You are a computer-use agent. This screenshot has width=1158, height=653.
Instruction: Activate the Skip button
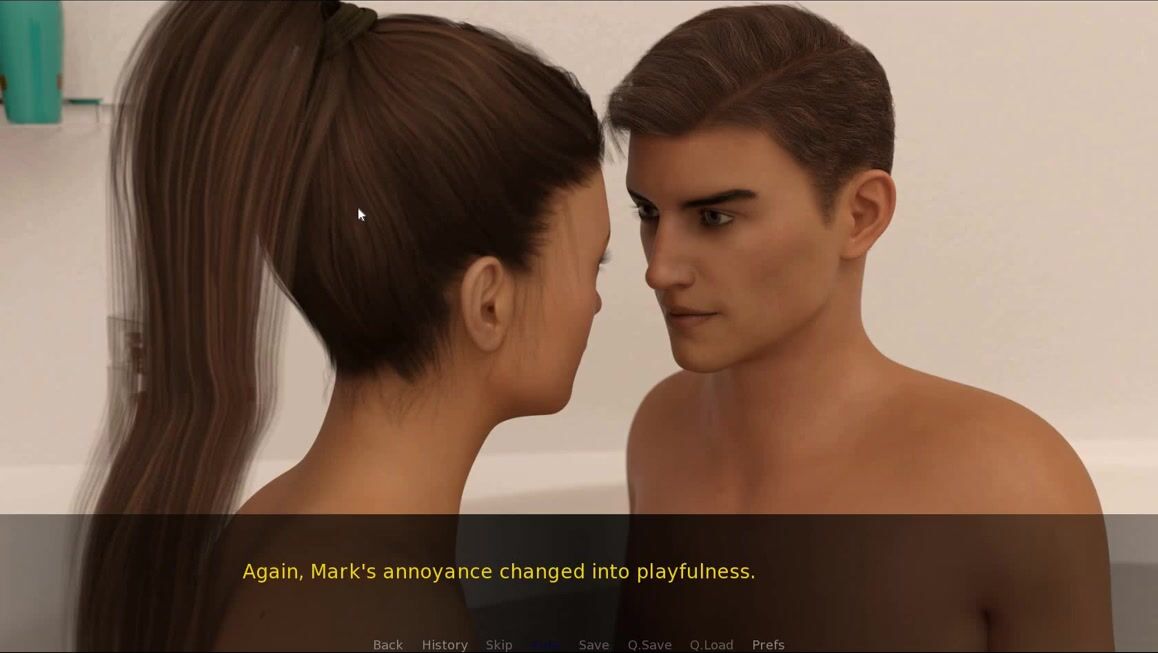(499, 645)
